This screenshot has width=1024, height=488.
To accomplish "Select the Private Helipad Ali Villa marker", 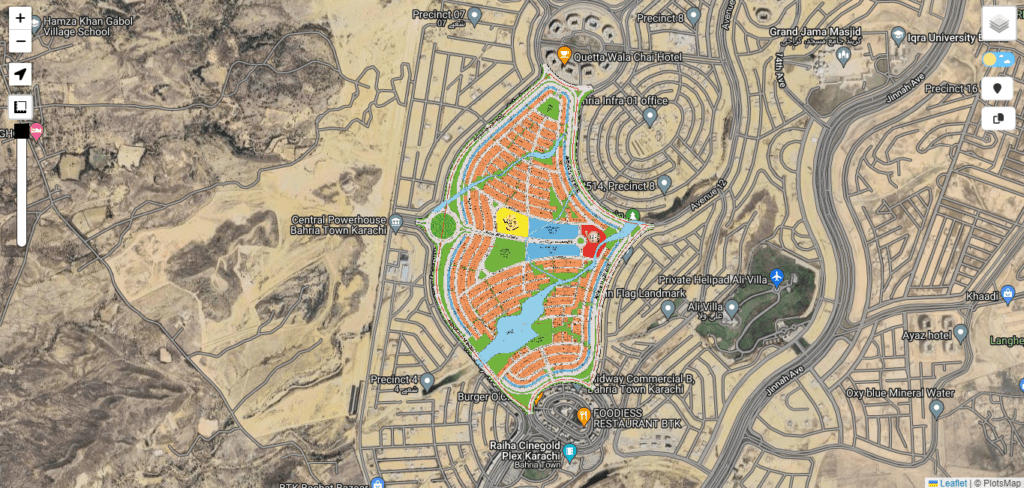I will (777, 278).
